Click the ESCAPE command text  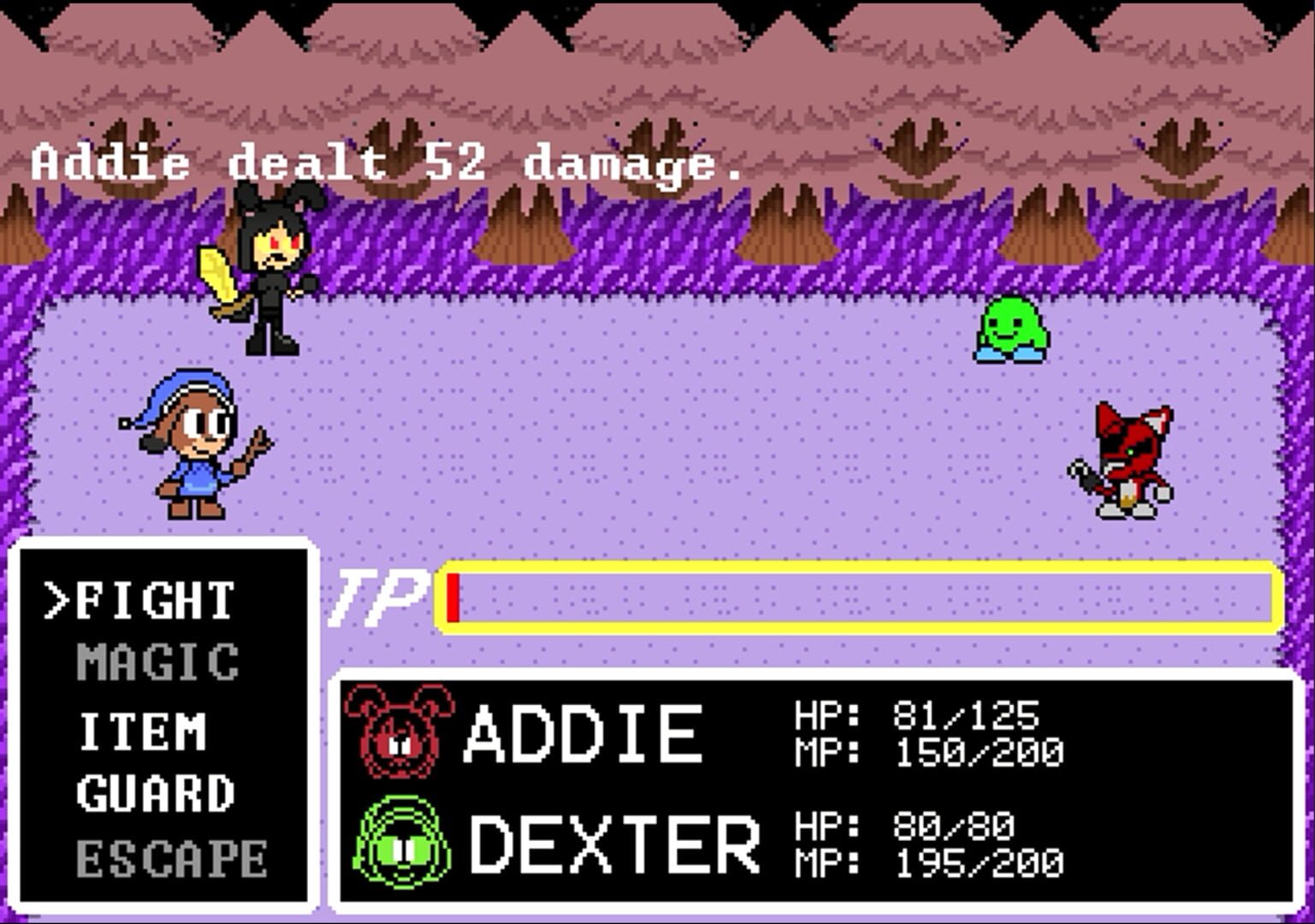click(x=168, y=856)
